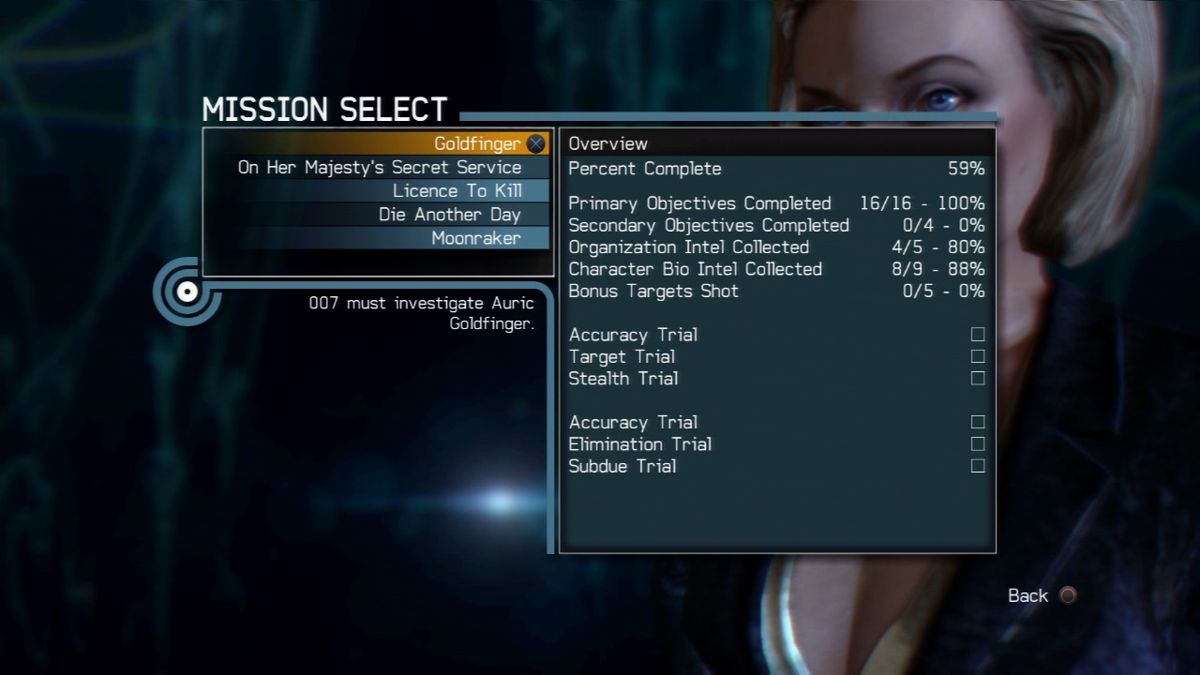Screen dimensions: 1200x675
Task: Choose On Her Majesty's Secret Service
Action: coord(380,167)
